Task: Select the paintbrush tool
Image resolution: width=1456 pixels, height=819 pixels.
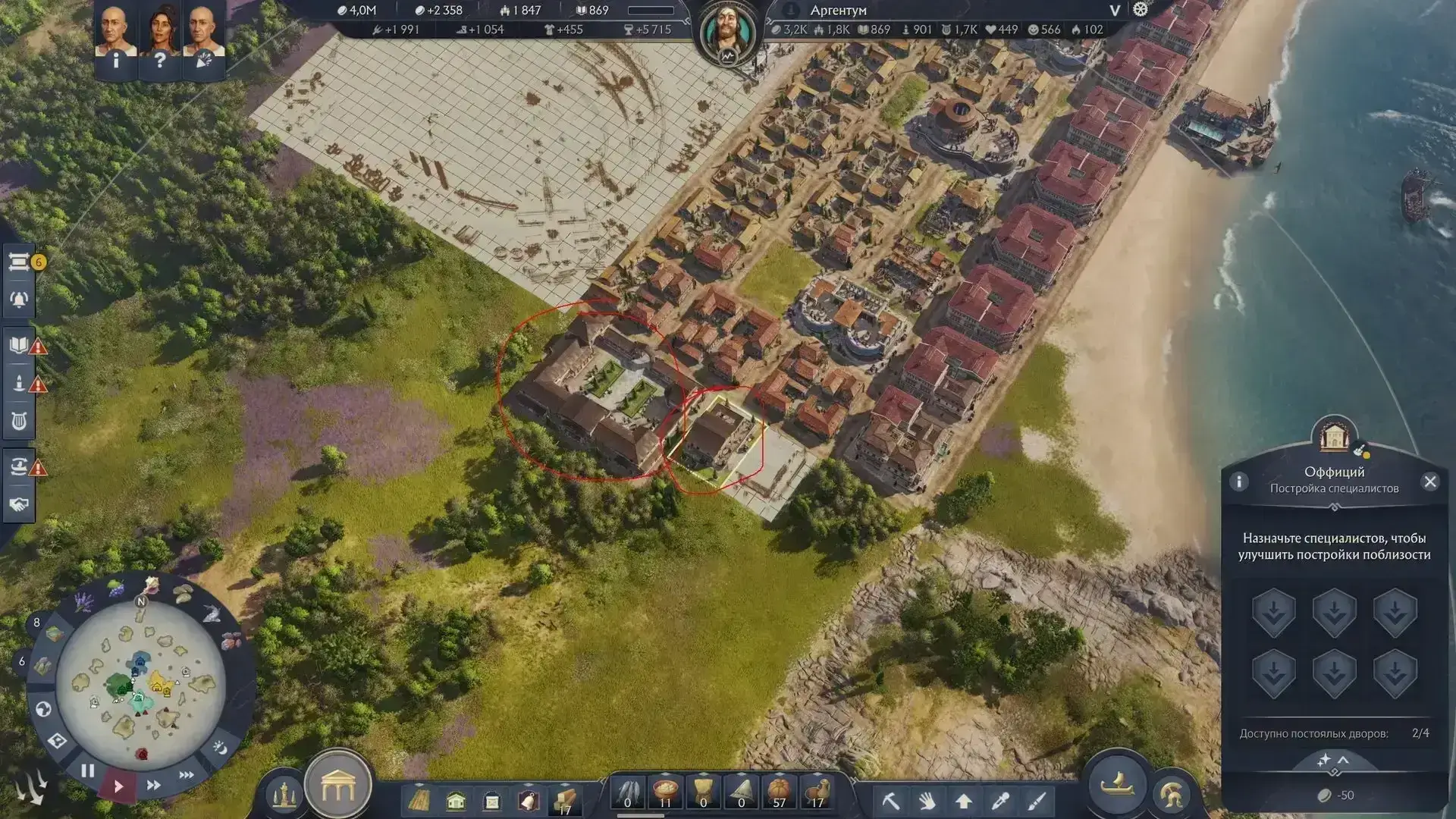Action: [1037, 801]
